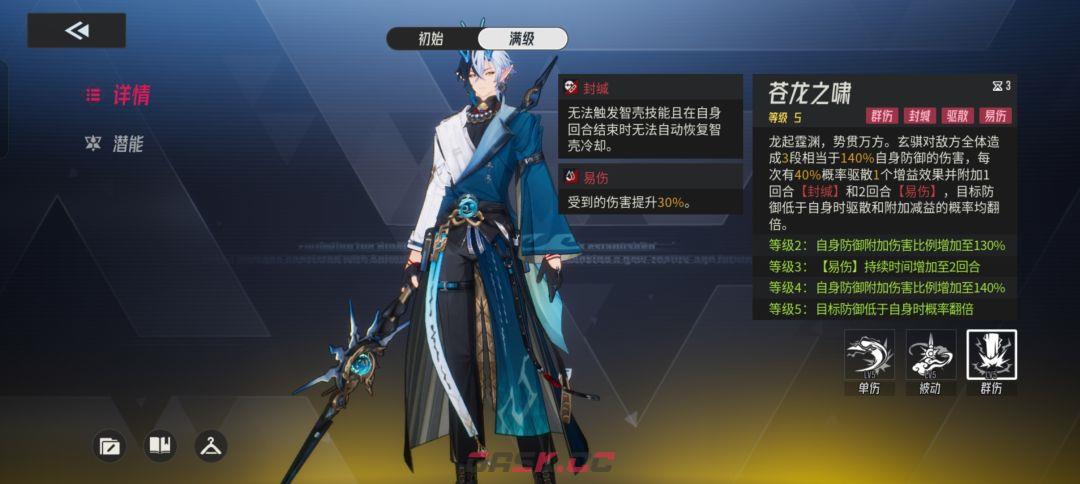1080x484 pixels.
Task: Open the book archive icon
Action: tap(160, 446)
